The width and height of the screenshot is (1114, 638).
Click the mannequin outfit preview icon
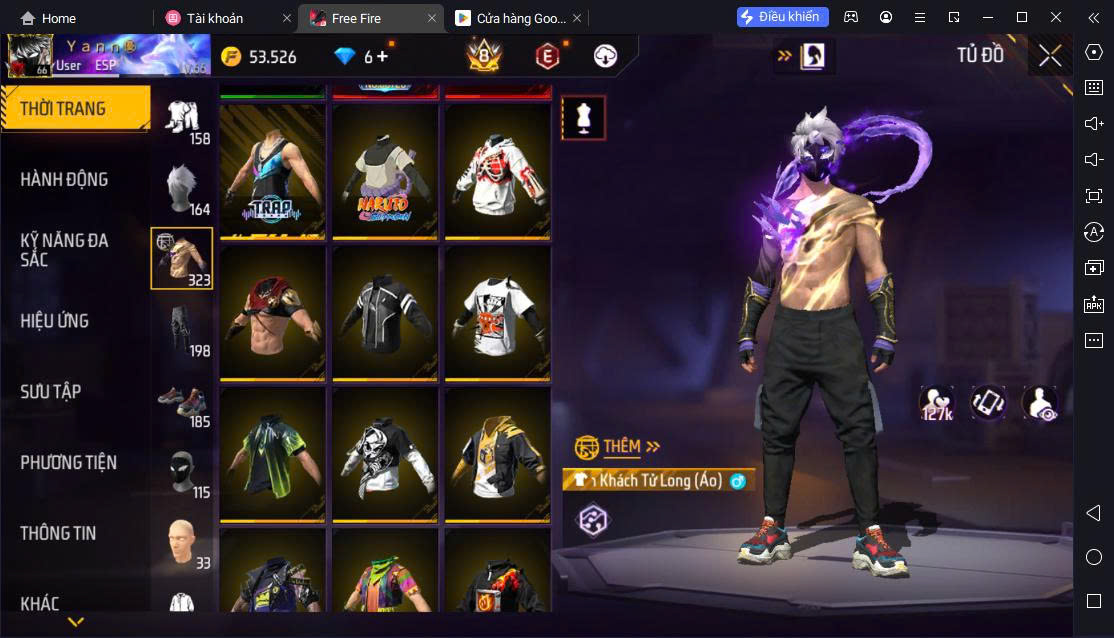click(582, 118)
